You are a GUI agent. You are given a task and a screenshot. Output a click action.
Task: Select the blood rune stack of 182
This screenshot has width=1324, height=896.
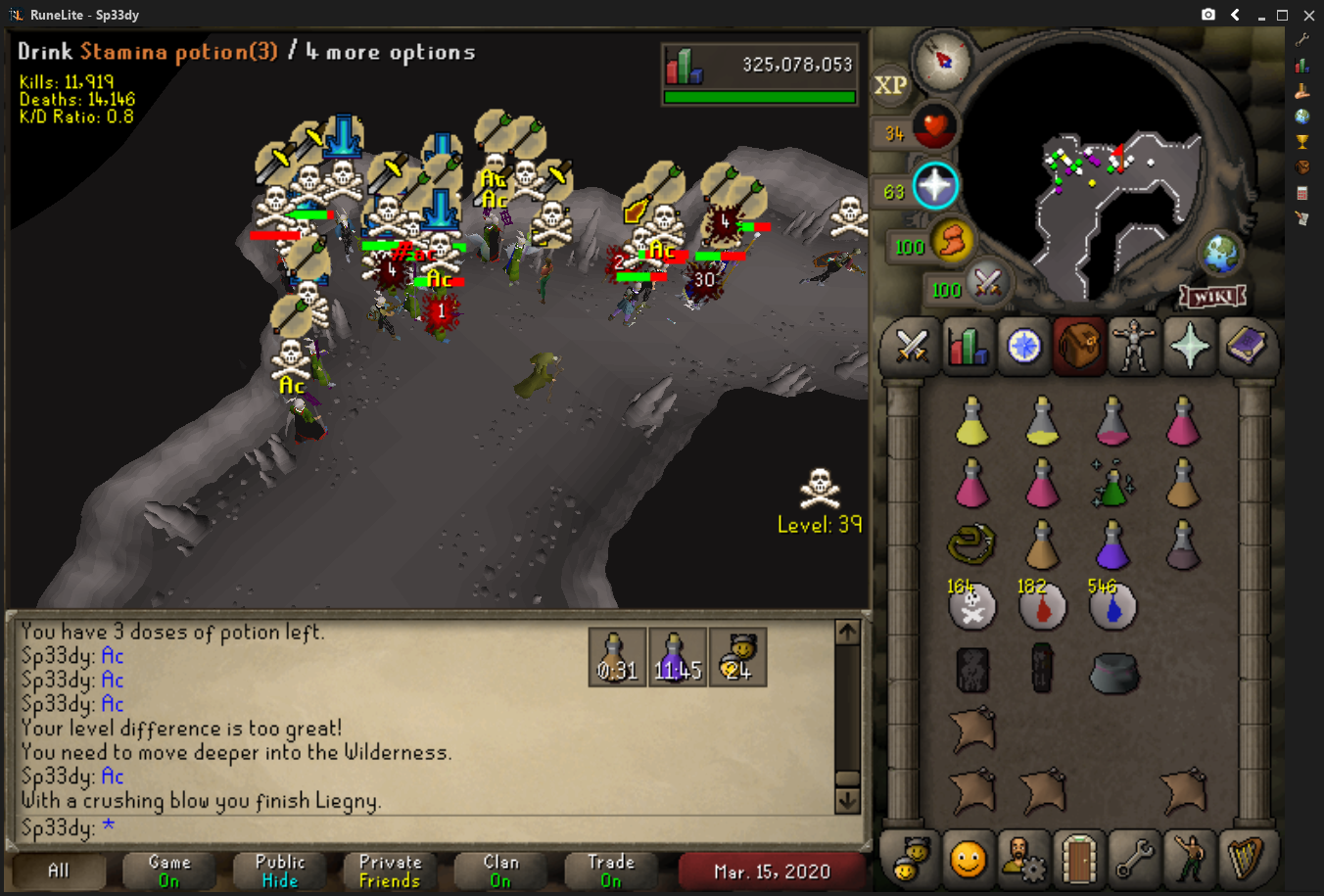point(1042,605)
